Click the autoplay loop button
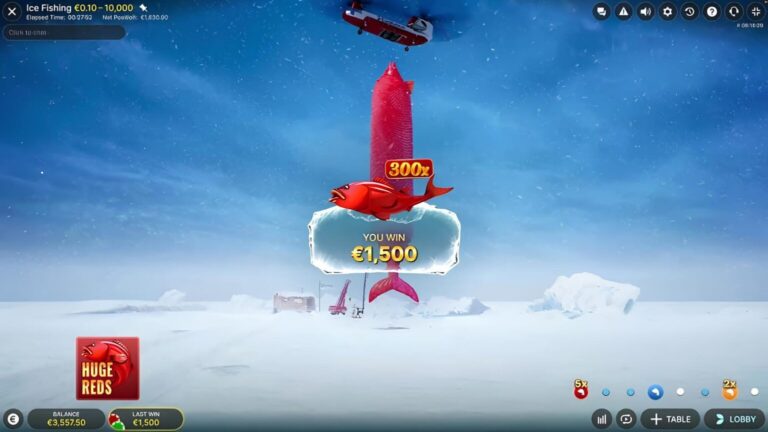Image resolution: width=768 pixels, height=432 pixels. 627,419
